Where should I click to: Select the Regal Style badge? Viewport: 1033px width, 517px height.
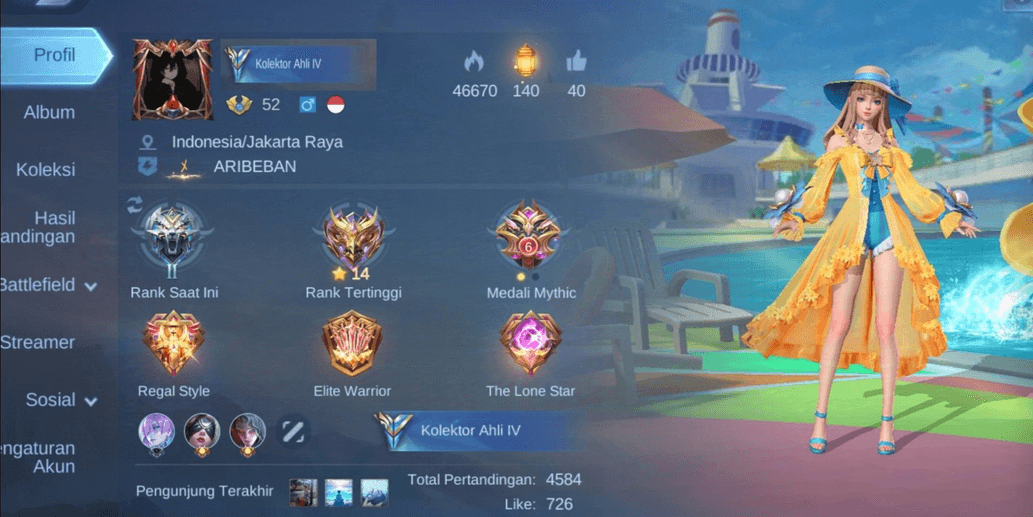pos(174,345)
